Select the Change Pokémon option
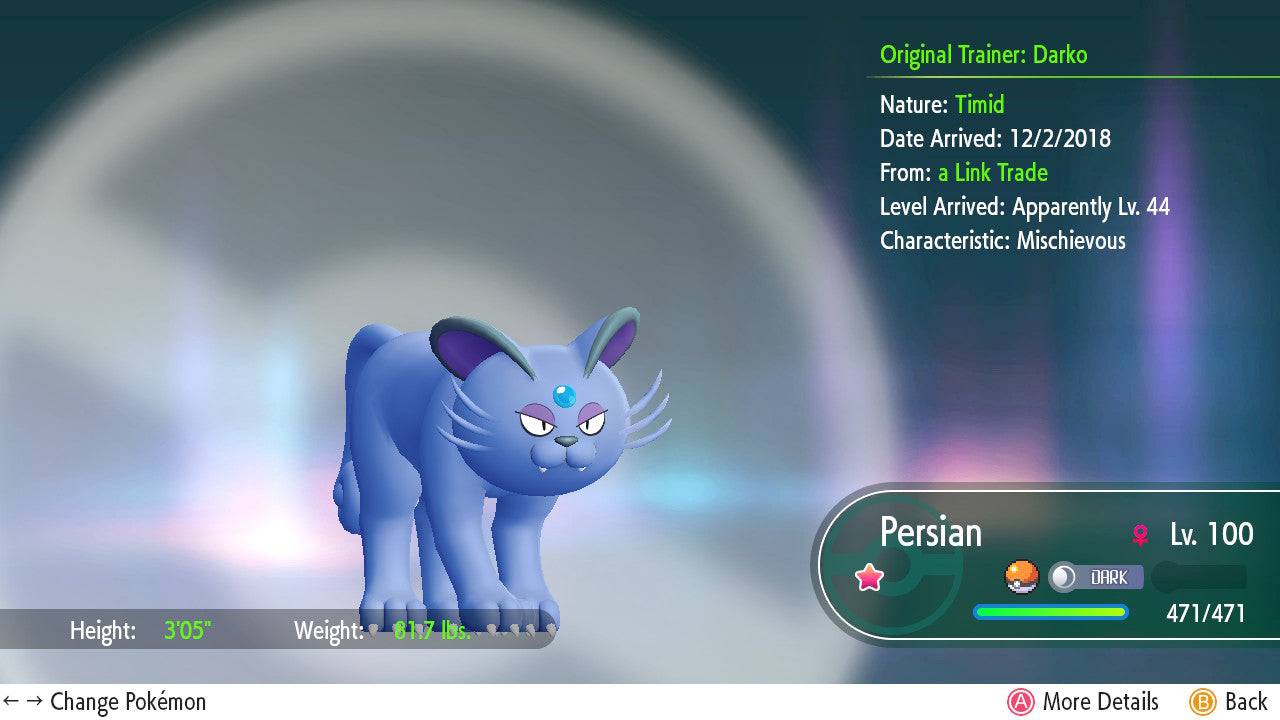Screen dimensions: 1280x720 [105, 702]
